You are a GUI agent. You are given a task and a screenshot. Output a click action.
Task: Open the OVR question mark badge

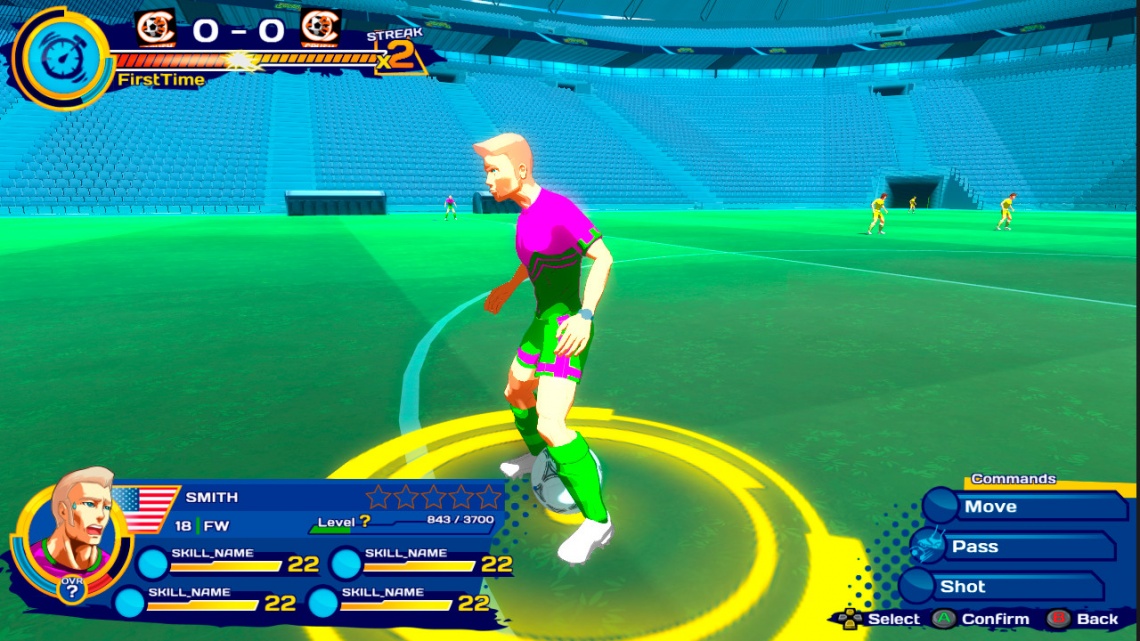tap(70, 591)
